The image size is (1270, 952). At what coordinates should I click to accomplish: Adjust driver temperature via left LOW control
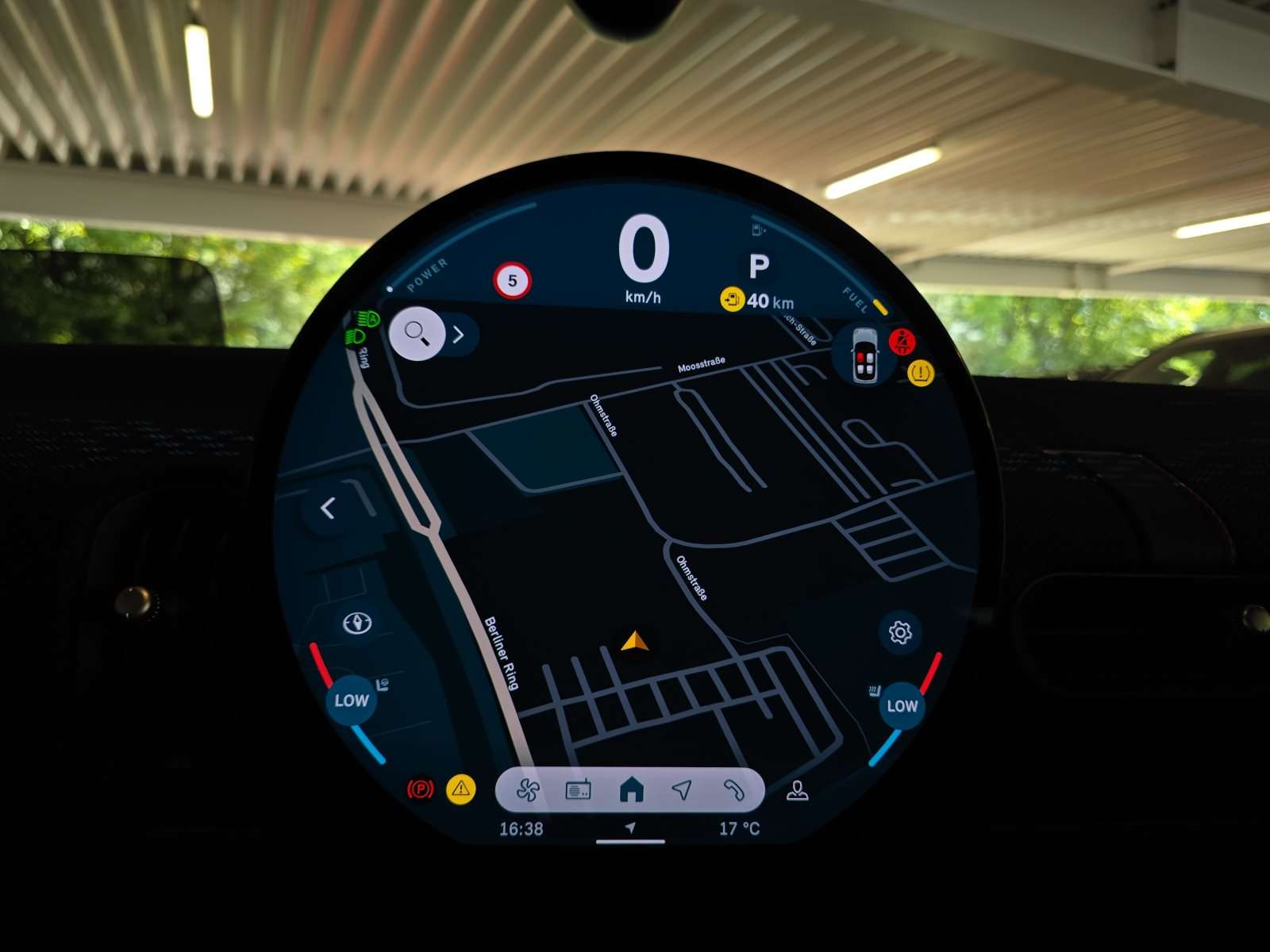[x=350, y=701]
